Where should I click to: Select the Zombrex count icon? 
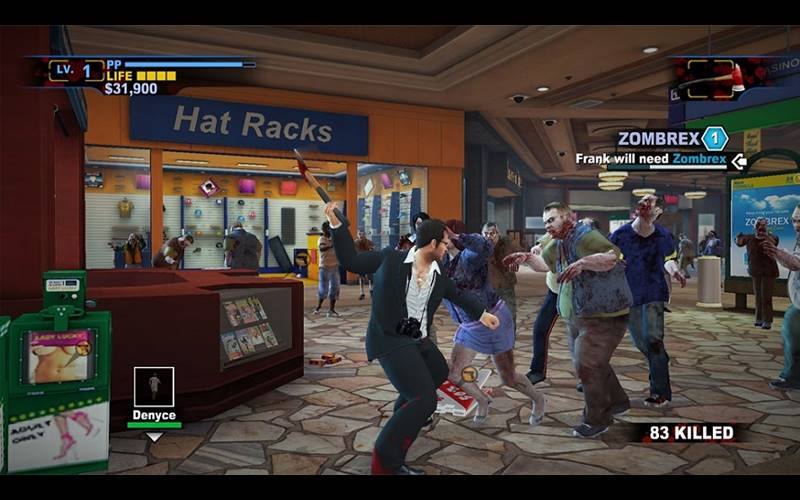click(x=714, y=139)
